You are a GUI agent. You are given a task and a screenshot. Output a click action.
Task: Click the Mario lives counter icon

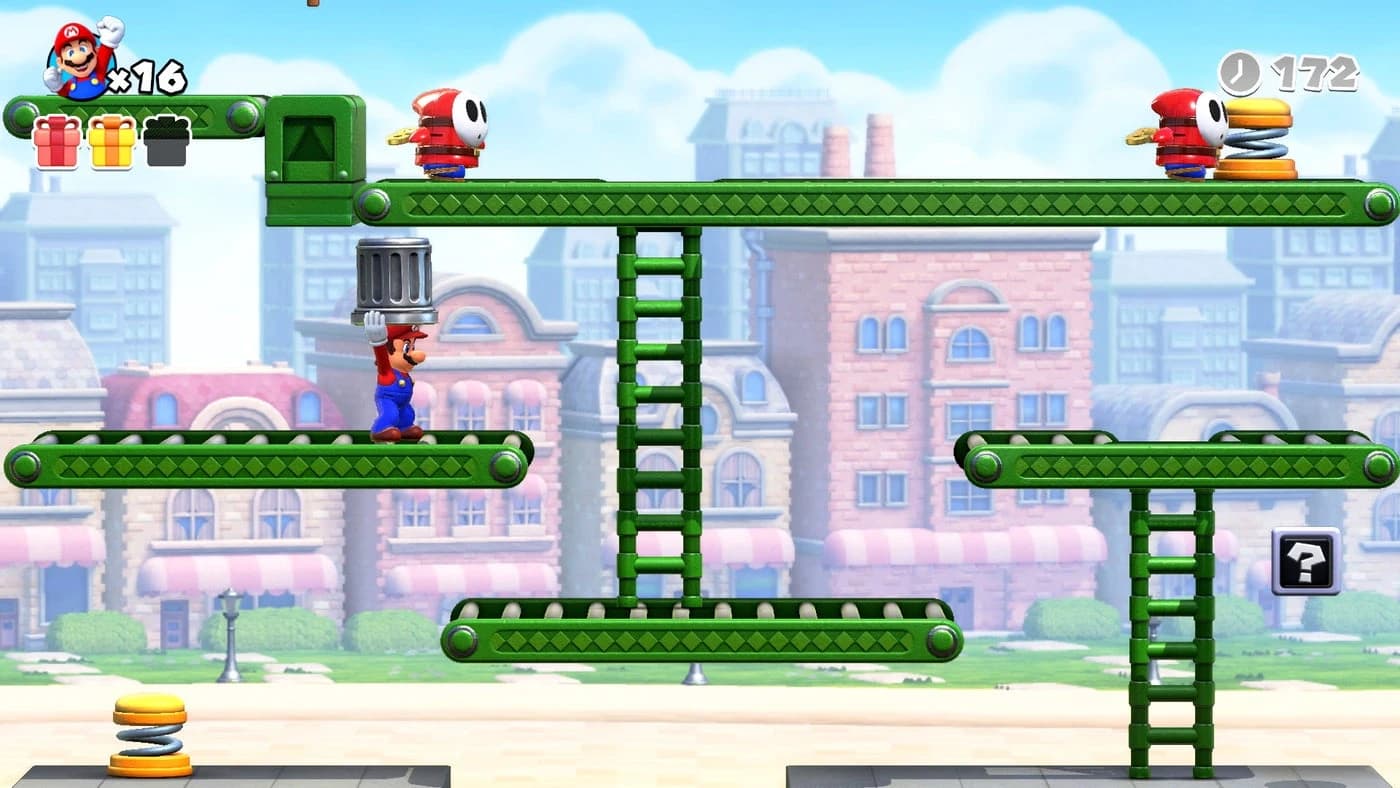[x=75, y=55]
